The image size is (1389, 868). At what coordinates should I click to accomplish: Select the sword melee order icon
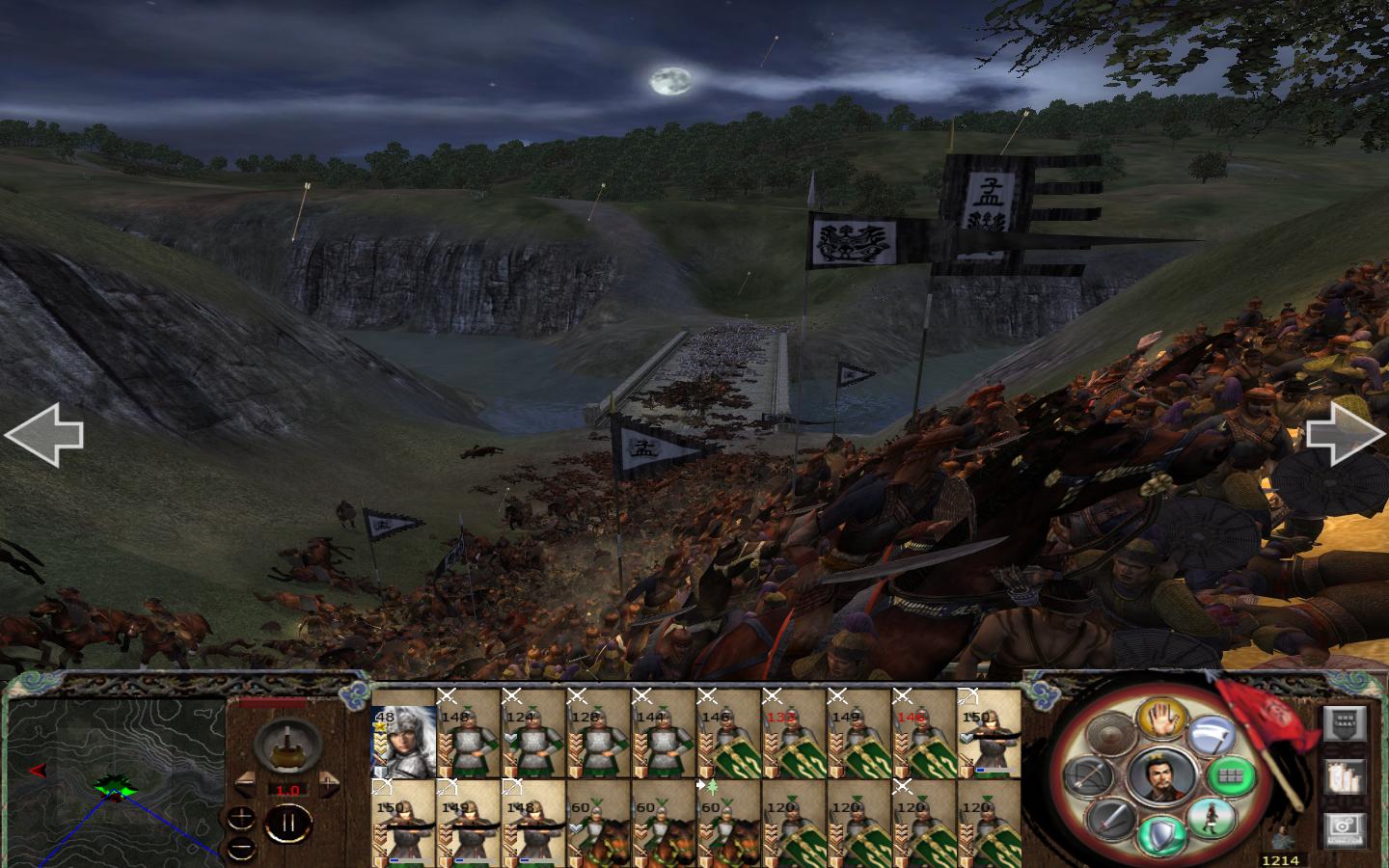tap(1108, 819)
